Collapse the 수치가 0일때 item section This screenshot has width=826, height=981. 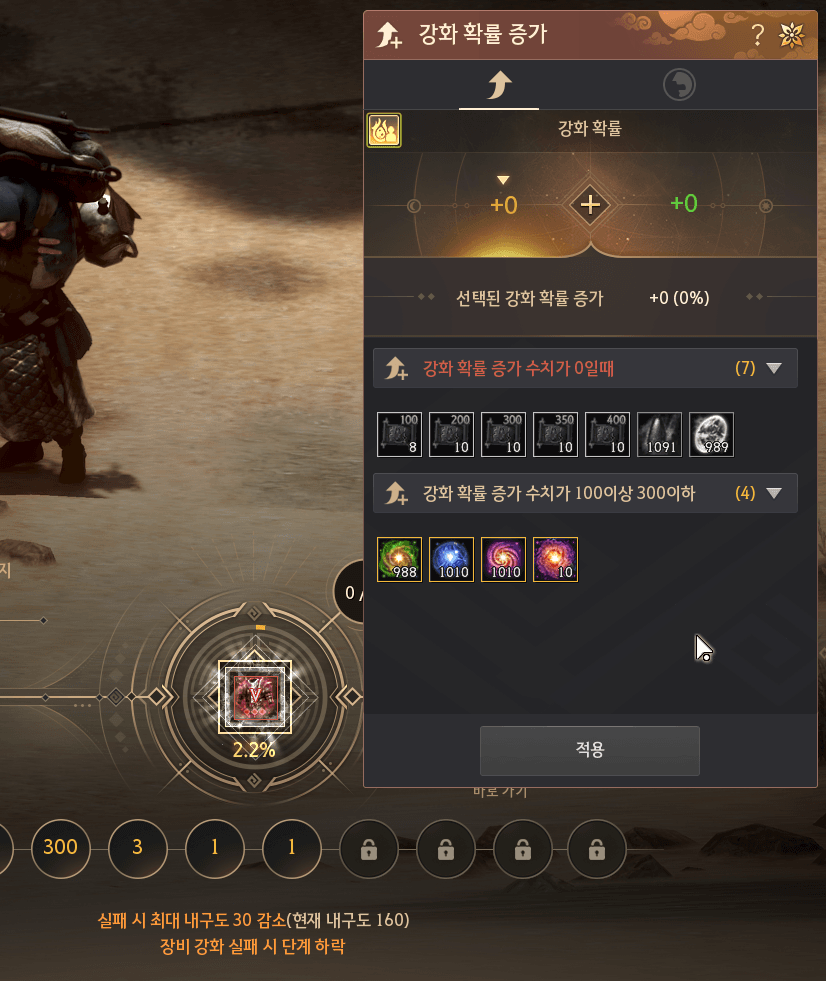pyautogui.click(x=773, y=368)
